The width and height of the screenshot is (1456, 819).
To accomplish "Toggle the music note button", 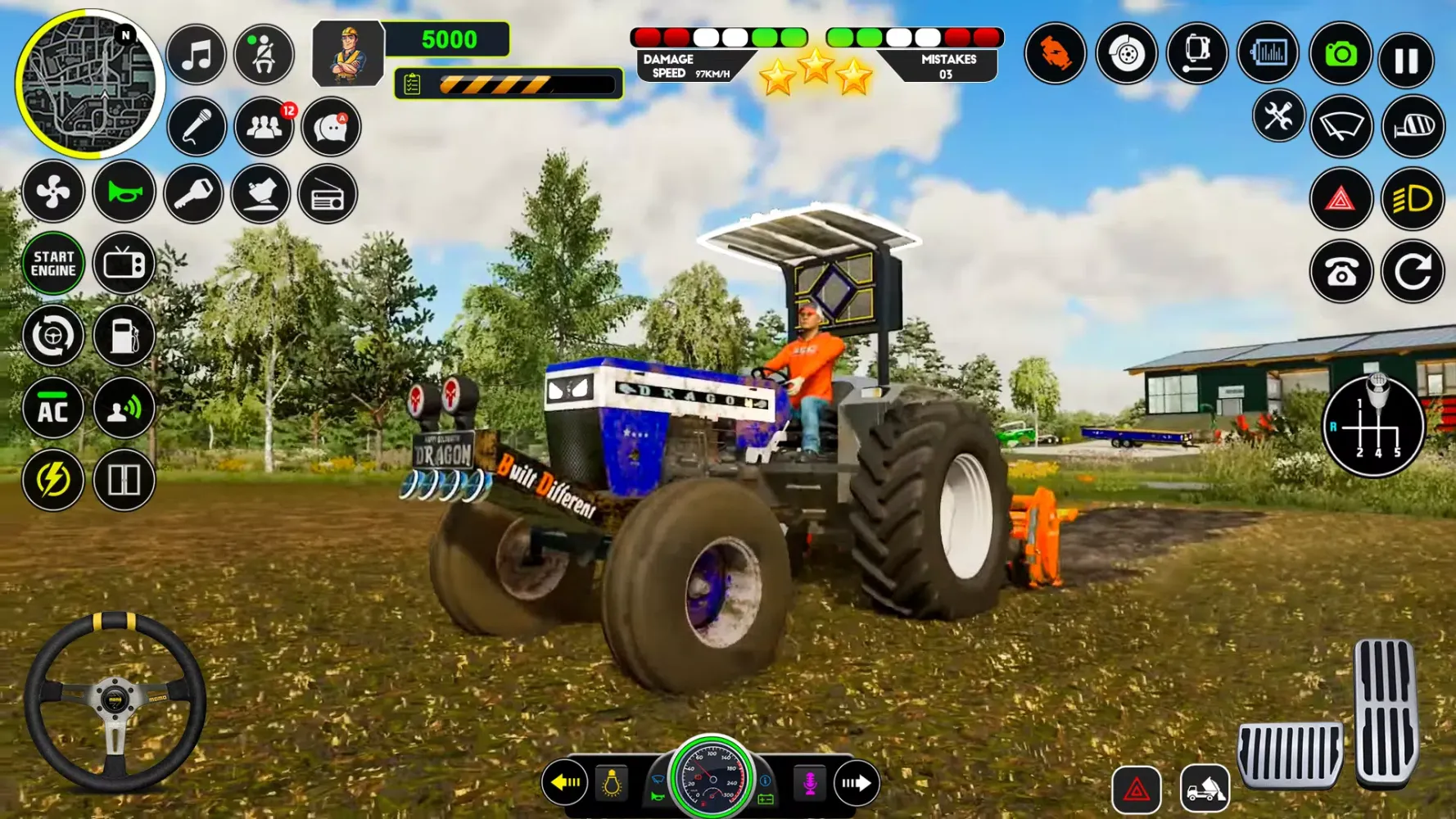I will pos(197,56).
